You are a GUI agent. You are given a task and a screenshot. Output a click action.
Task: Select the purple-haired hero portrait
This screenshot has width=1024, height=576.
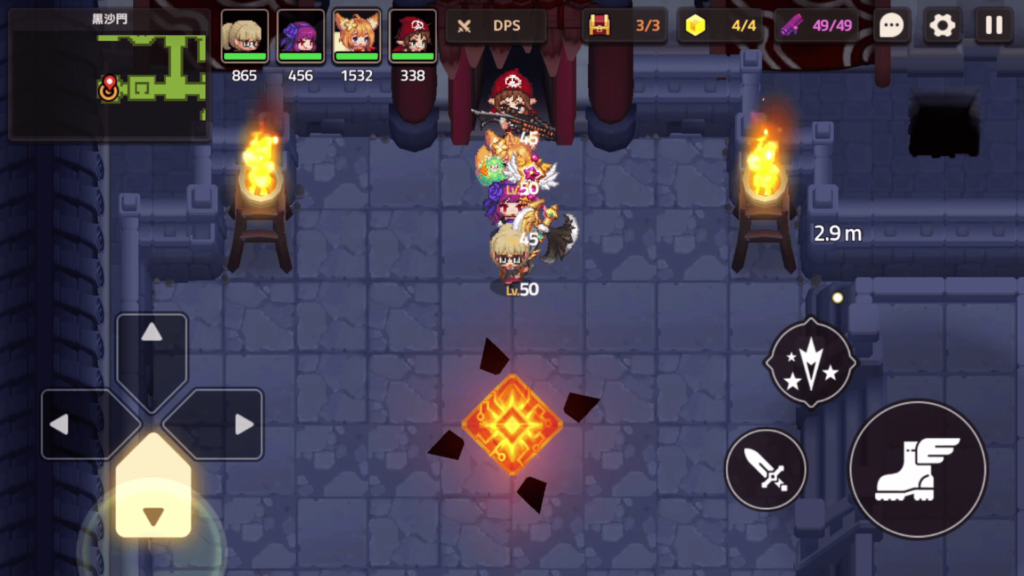tap(300, 37)
